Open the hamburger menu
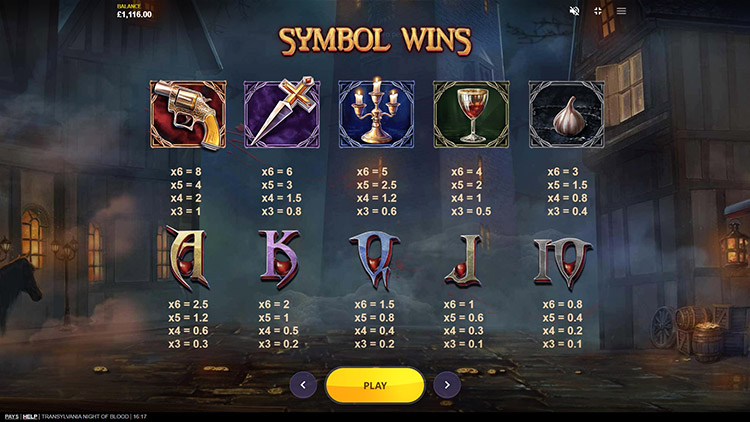This screenshot has width=750, height=422. coord(621,11)
